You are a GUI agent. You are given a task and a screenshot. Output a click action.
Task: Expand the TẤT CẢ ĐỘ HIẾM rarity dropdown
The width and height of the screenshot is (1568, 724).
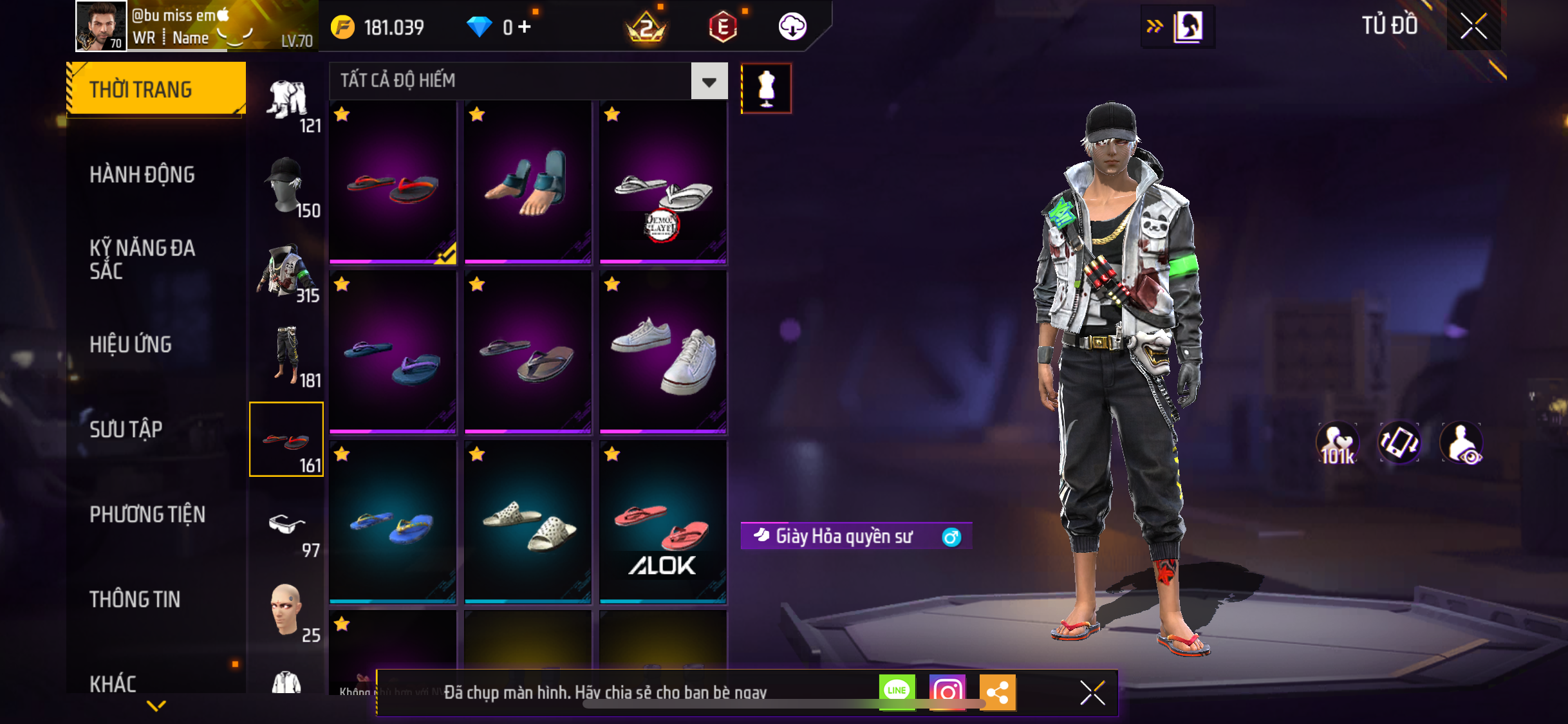pos(709,81)
